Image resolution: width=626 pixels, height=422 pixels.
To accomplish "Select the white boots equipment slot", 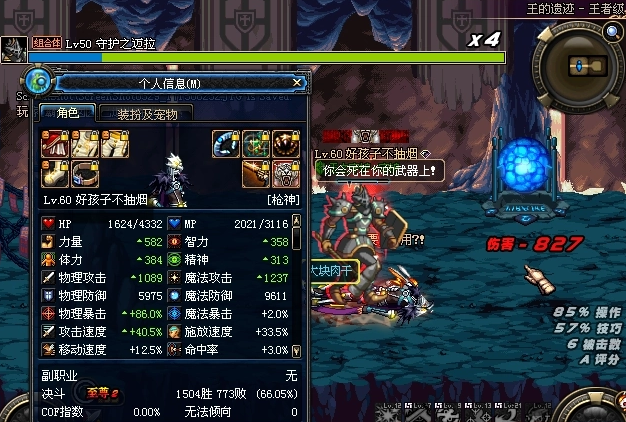I will pos(53,173).
